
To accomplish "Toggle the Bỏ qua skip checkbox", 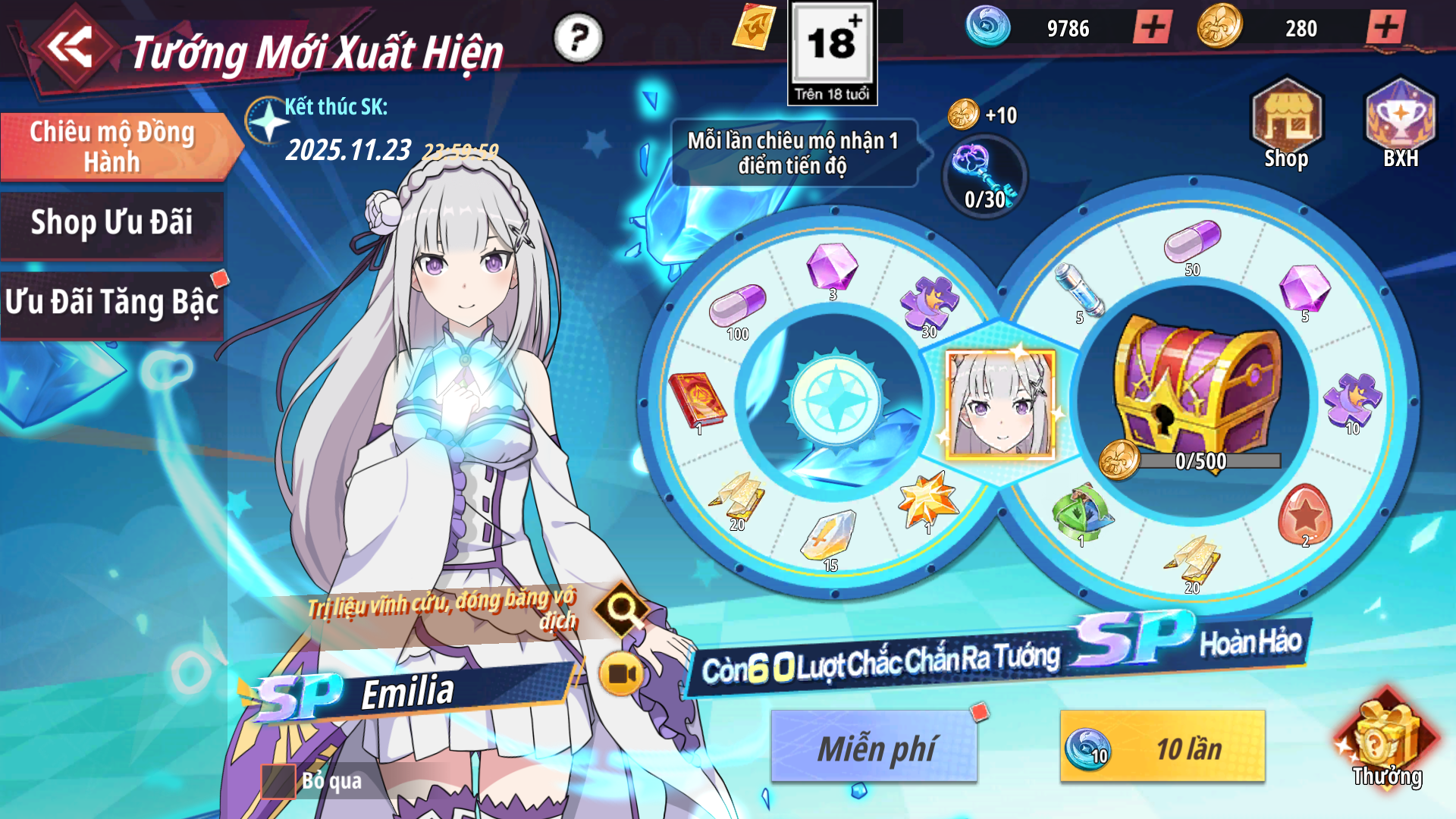I will 278,781.
